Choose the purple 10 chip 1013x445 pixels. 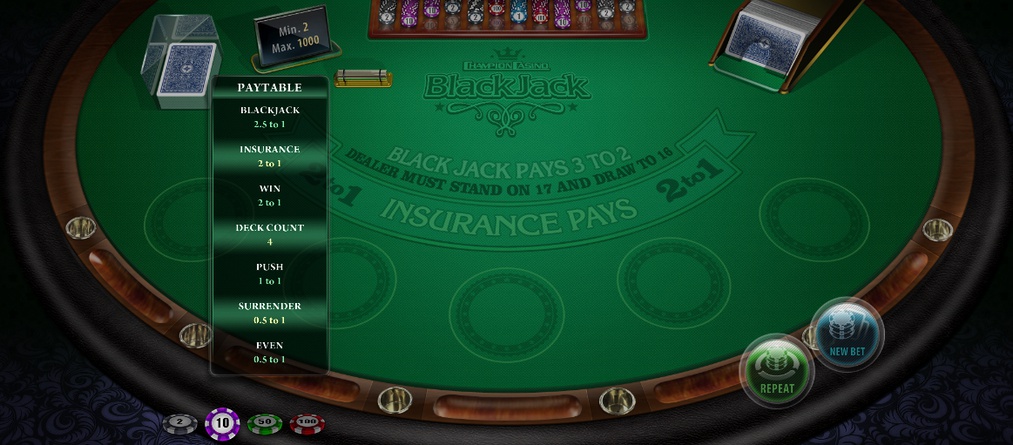(x=222, y=424)
